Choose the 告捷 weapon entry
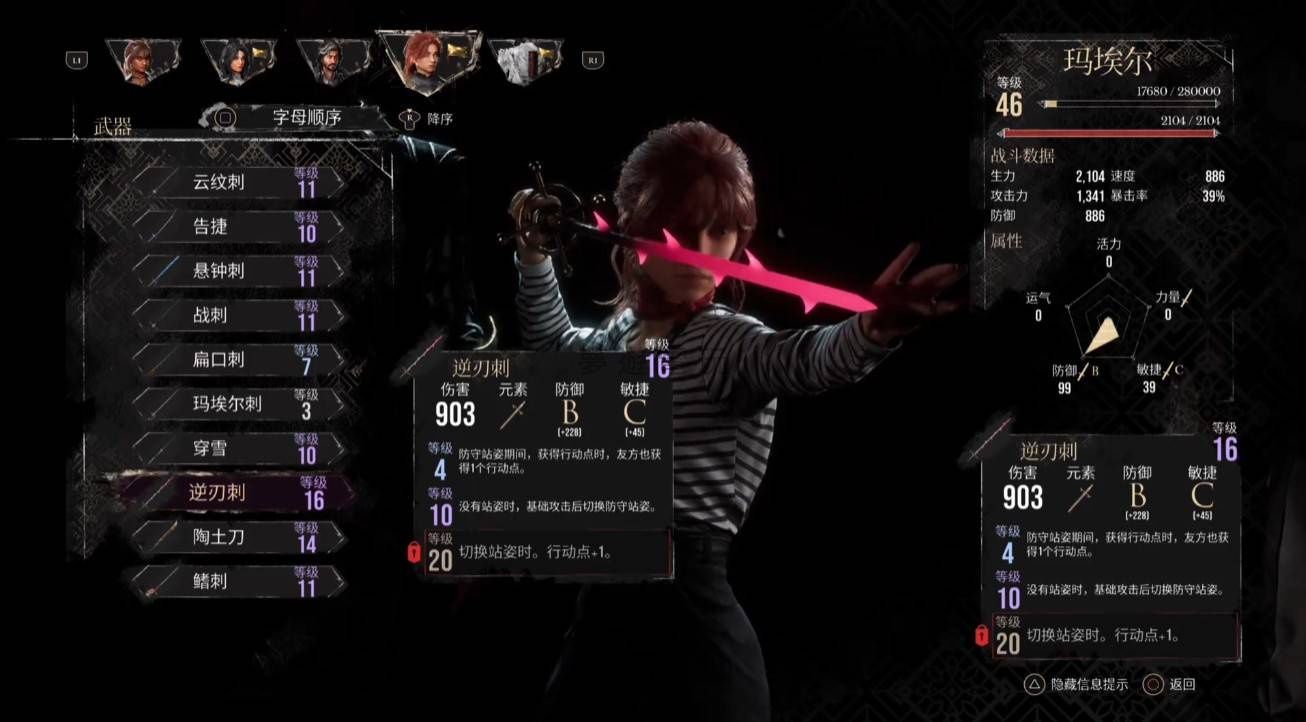This screenshot has width=1306, height=722. pyautogui.click(x=238, y=227)
